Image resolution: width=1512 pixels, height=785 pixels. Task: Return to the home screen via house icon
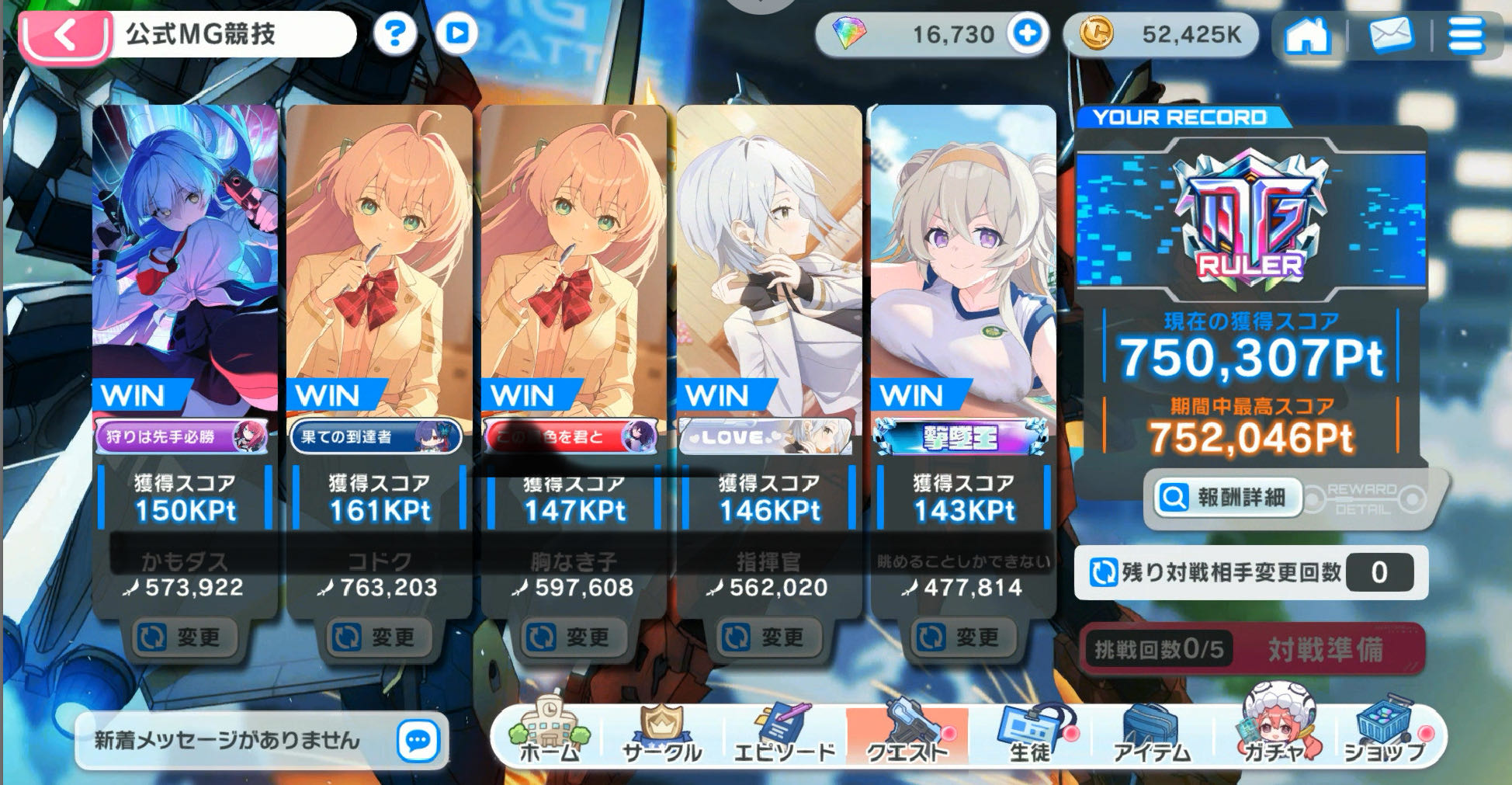coord(1306,35)
